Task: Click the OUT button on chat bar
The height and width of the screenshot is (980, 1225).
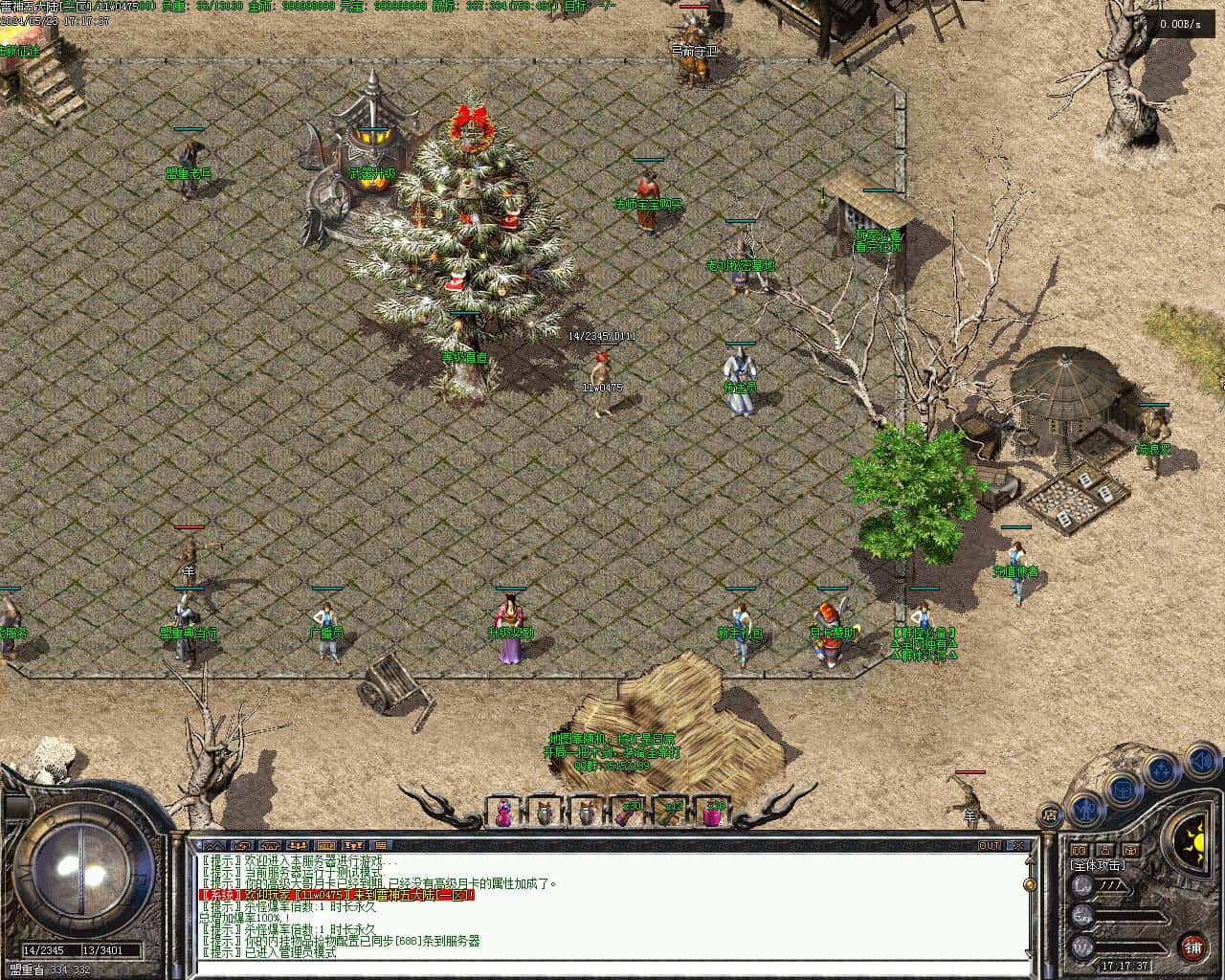Action: 990,846
